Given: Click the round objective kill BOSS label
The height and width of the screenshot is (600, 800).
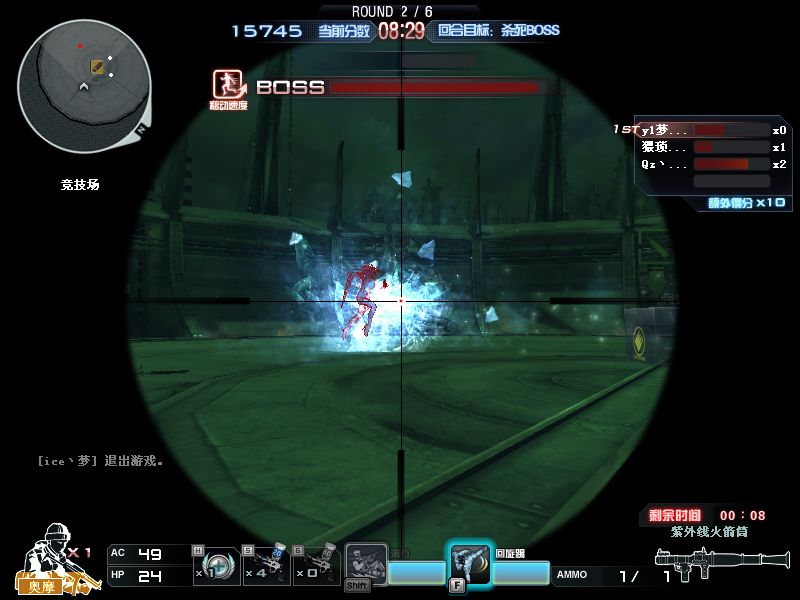Looking at the screenshot, I should (x=498, y=31).
